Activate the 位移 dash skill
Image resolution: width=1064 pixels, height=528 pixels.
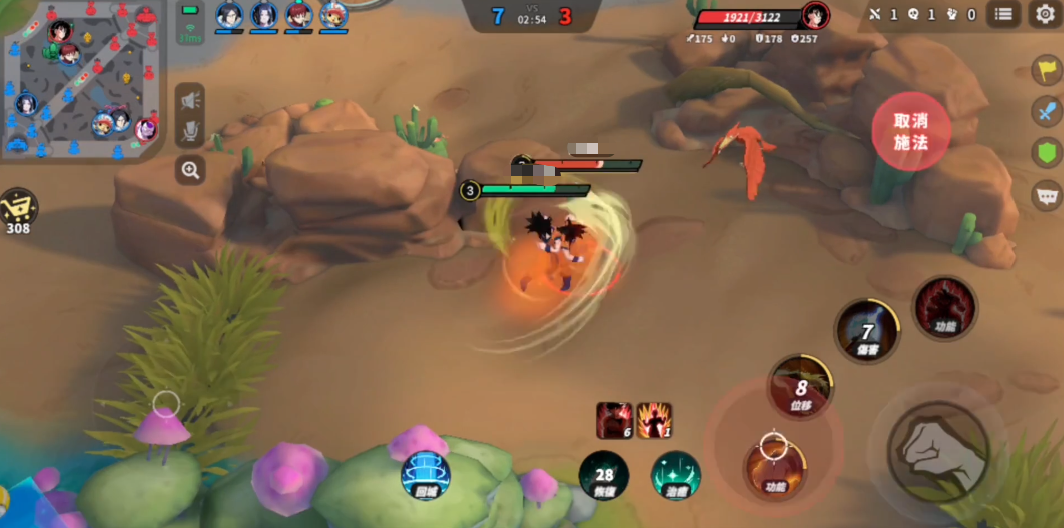(801, 387)
